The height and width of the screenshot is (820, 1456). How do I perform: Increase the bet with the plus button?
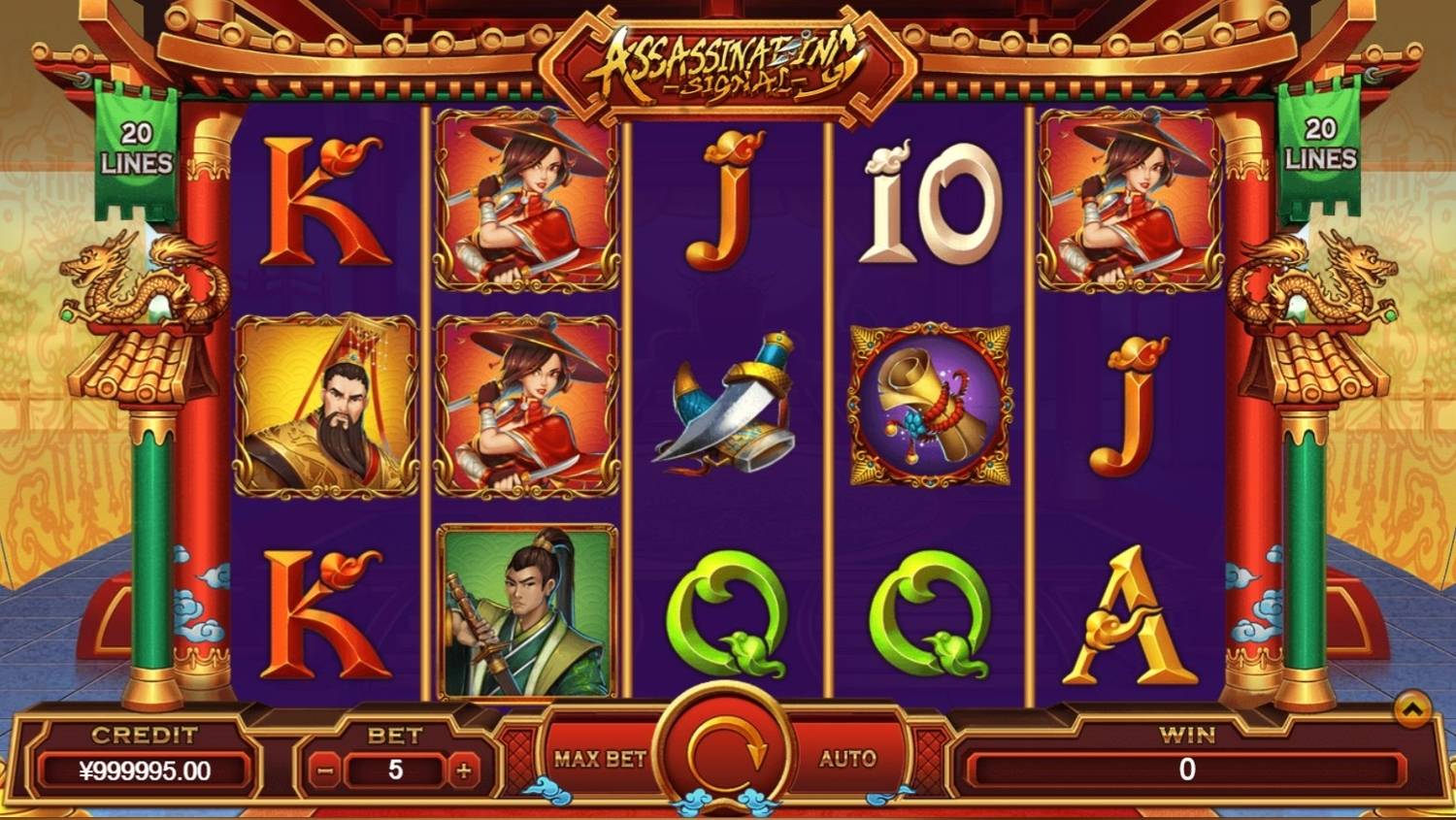coord(464,771)
